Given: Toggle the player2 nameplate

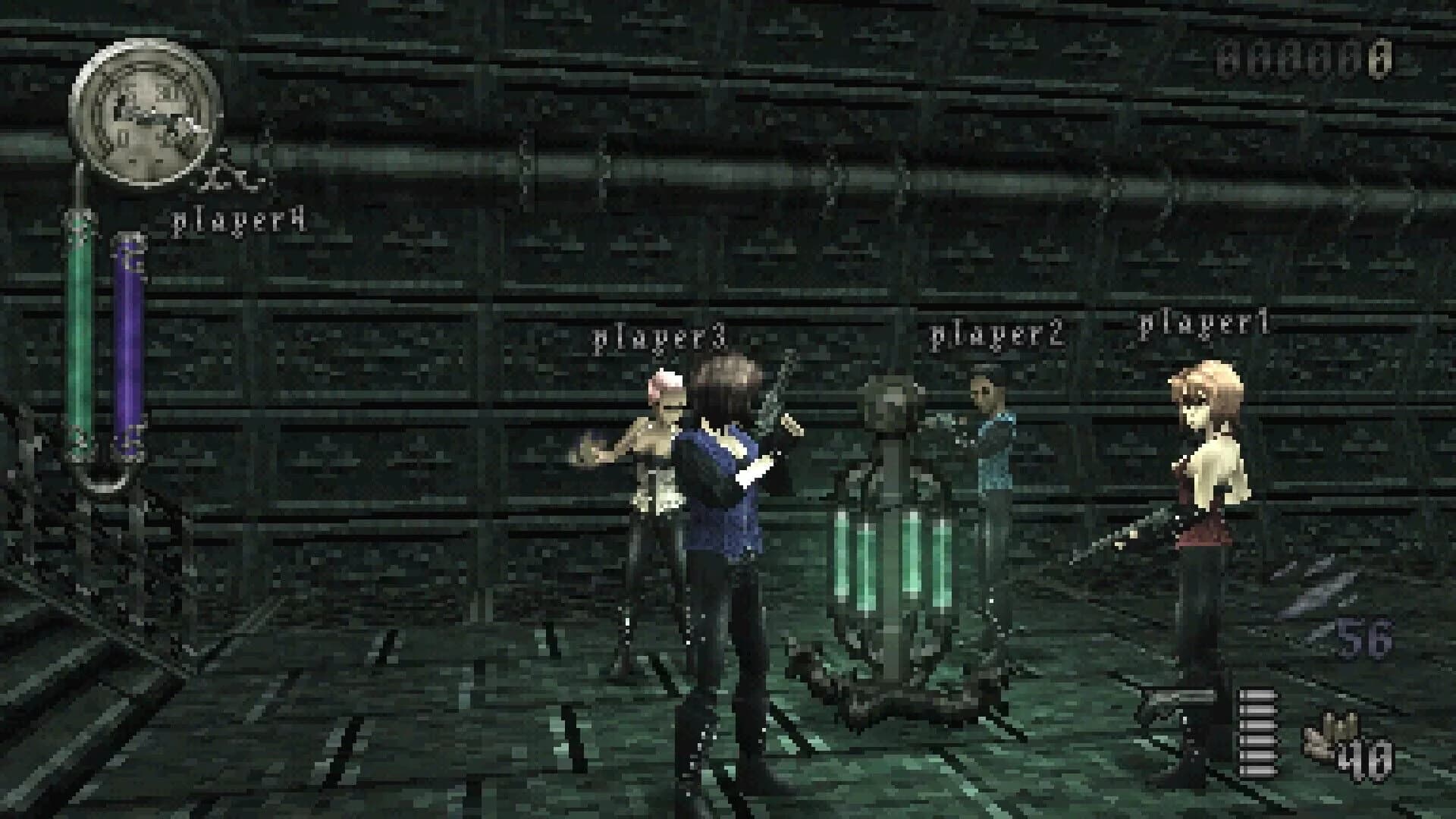Looking at the screenshot, I should pos(999,334).
